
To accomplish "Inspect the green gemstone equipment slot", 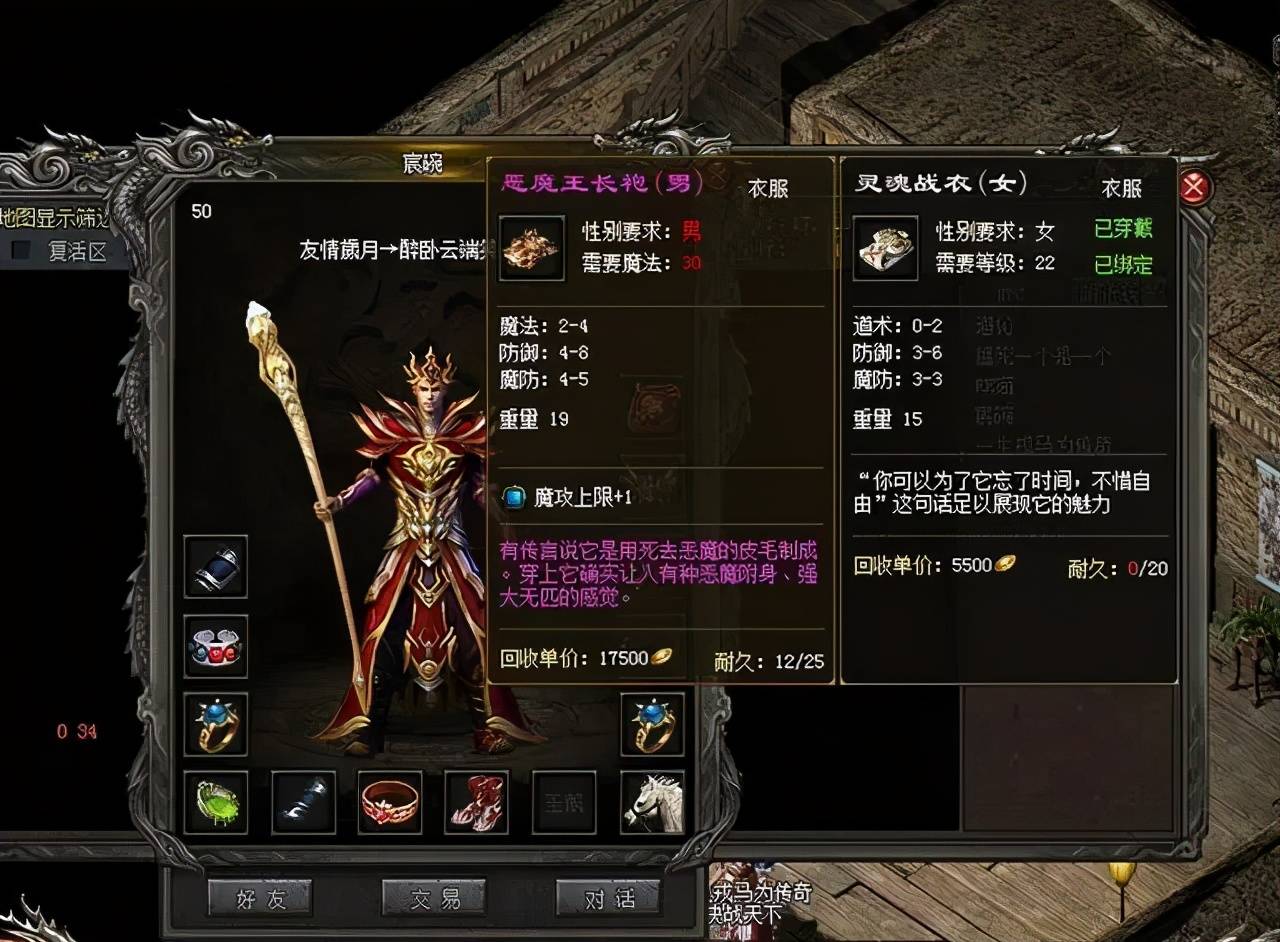I will [216, 802].
